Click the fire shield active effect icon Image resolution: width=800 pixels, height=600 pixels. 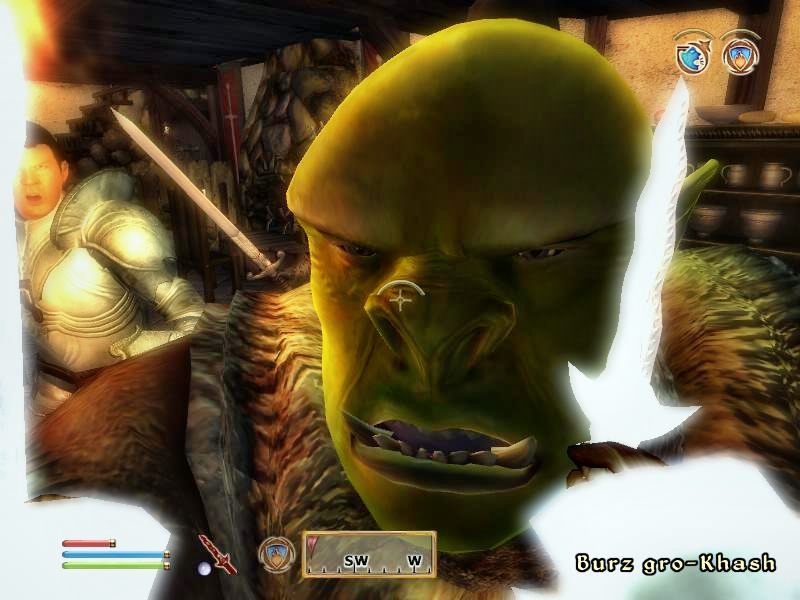pyautogui.click(x=738, y=55)
